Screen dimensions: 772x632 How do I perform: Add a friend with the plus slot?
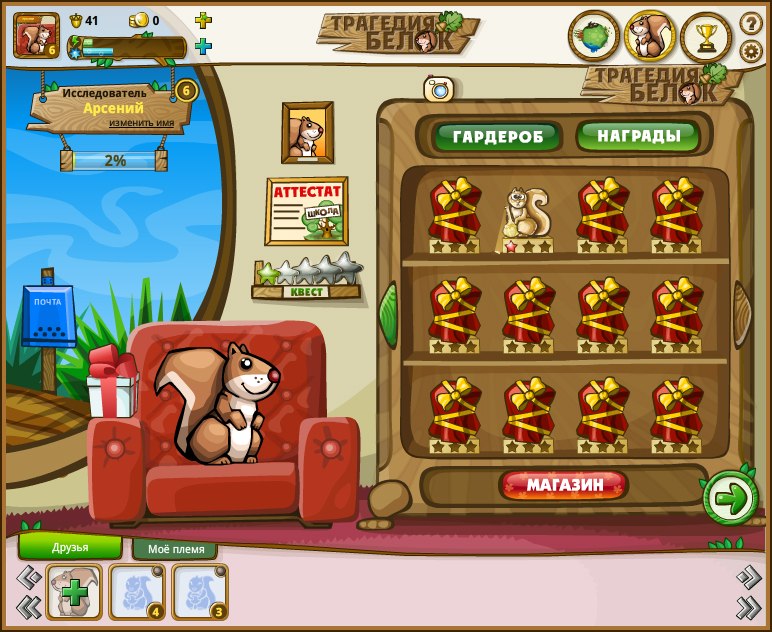tap(74, 592)
